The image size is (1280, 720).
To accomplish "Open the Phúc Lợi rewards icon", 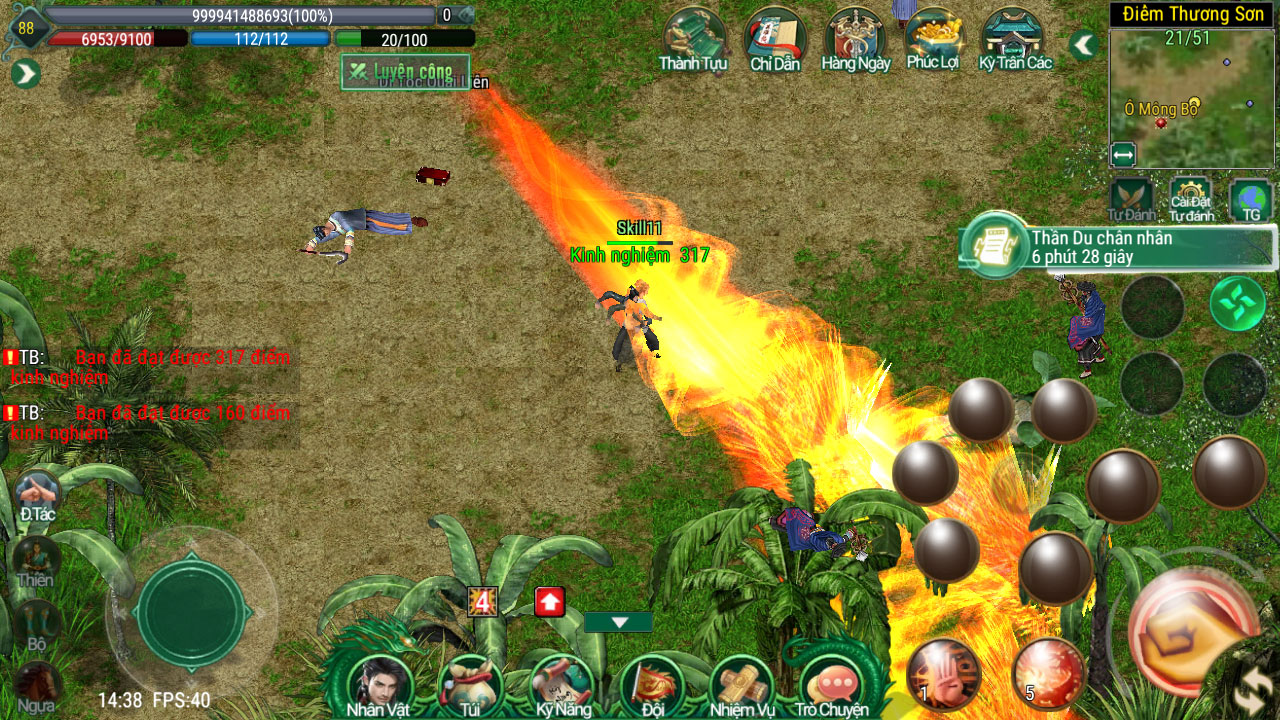I will pos(933,38).
